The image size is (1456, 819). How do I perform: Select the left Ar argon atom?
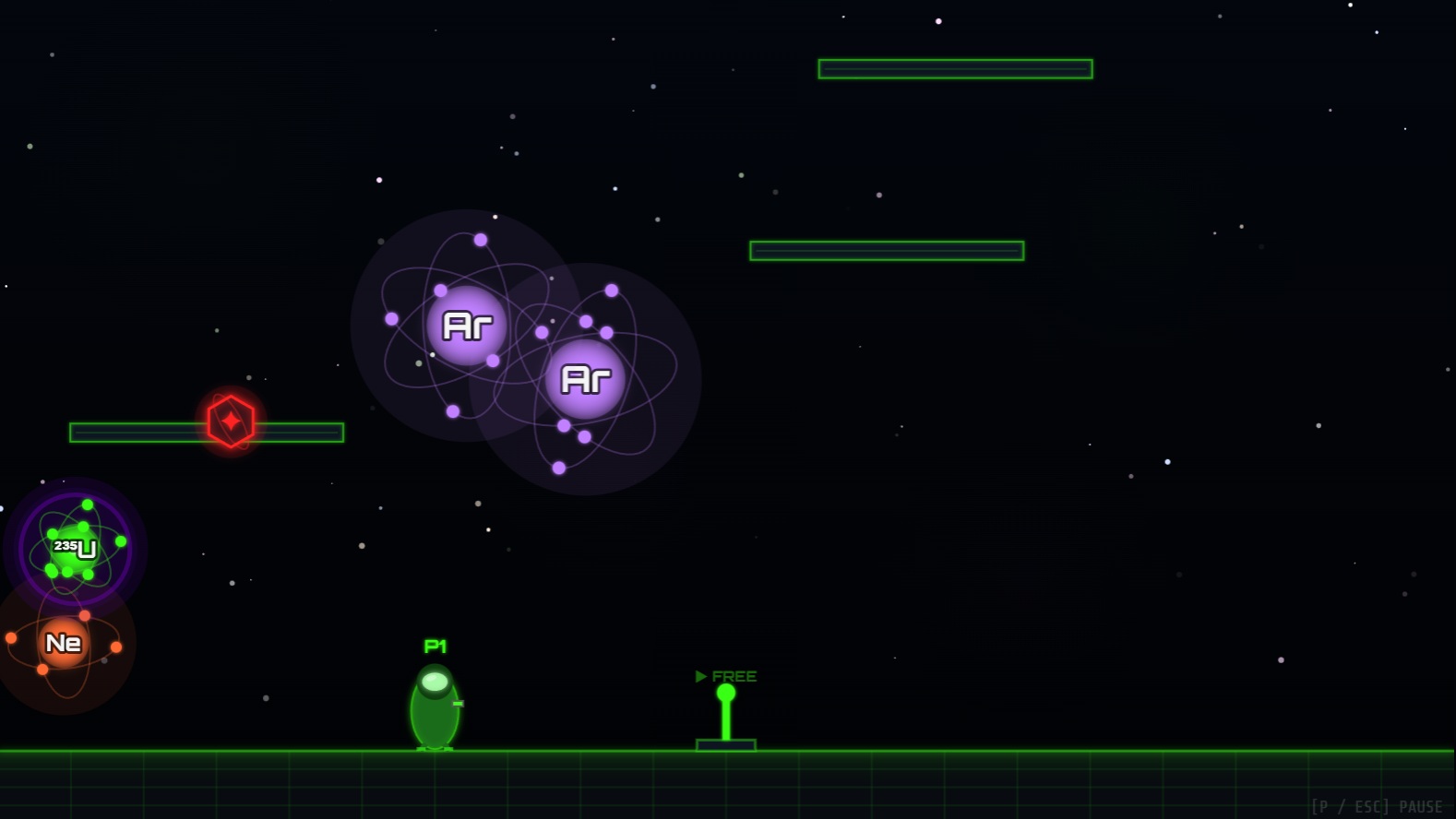click(466, 325)
